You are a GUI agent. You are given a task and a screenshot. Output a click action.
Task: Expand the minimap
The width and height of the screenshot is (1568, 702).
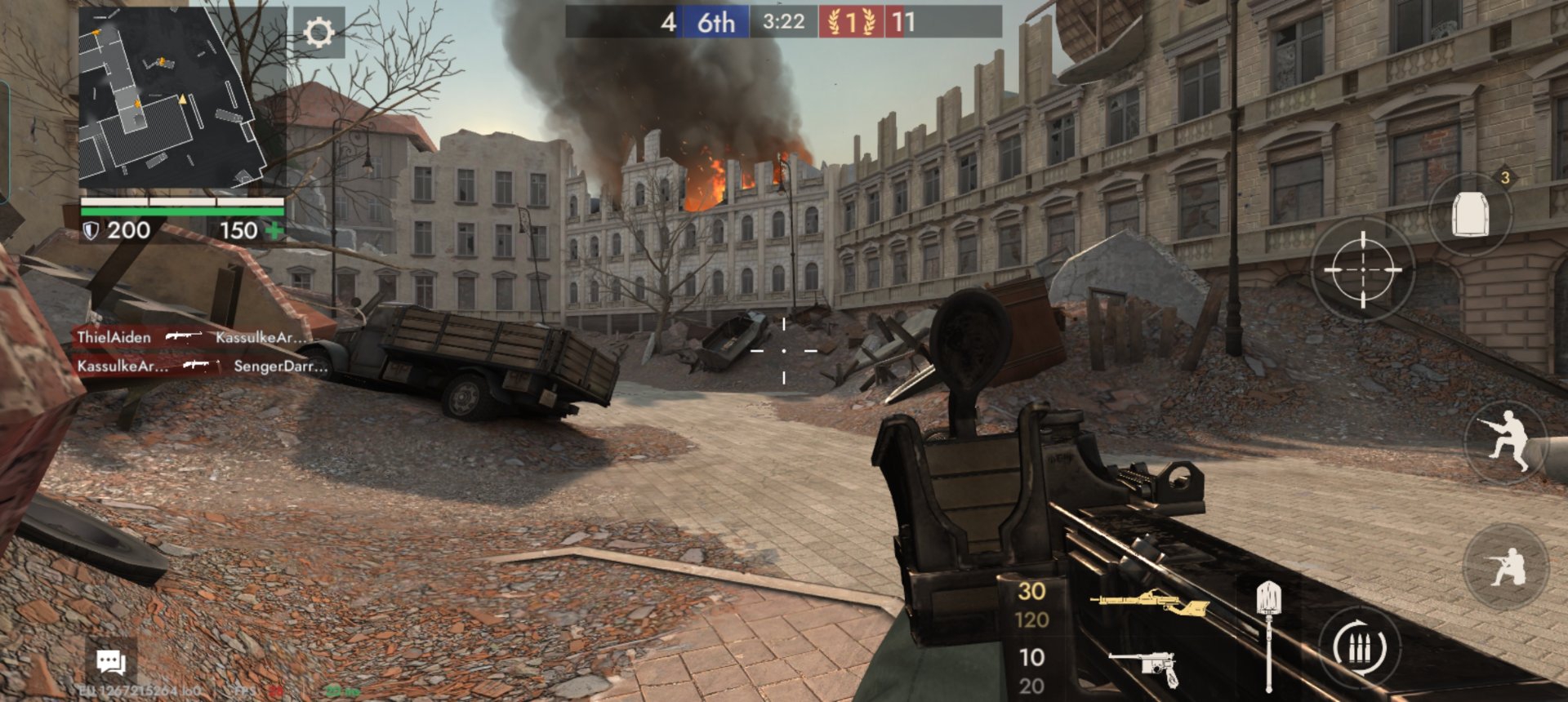click(174, 98)
